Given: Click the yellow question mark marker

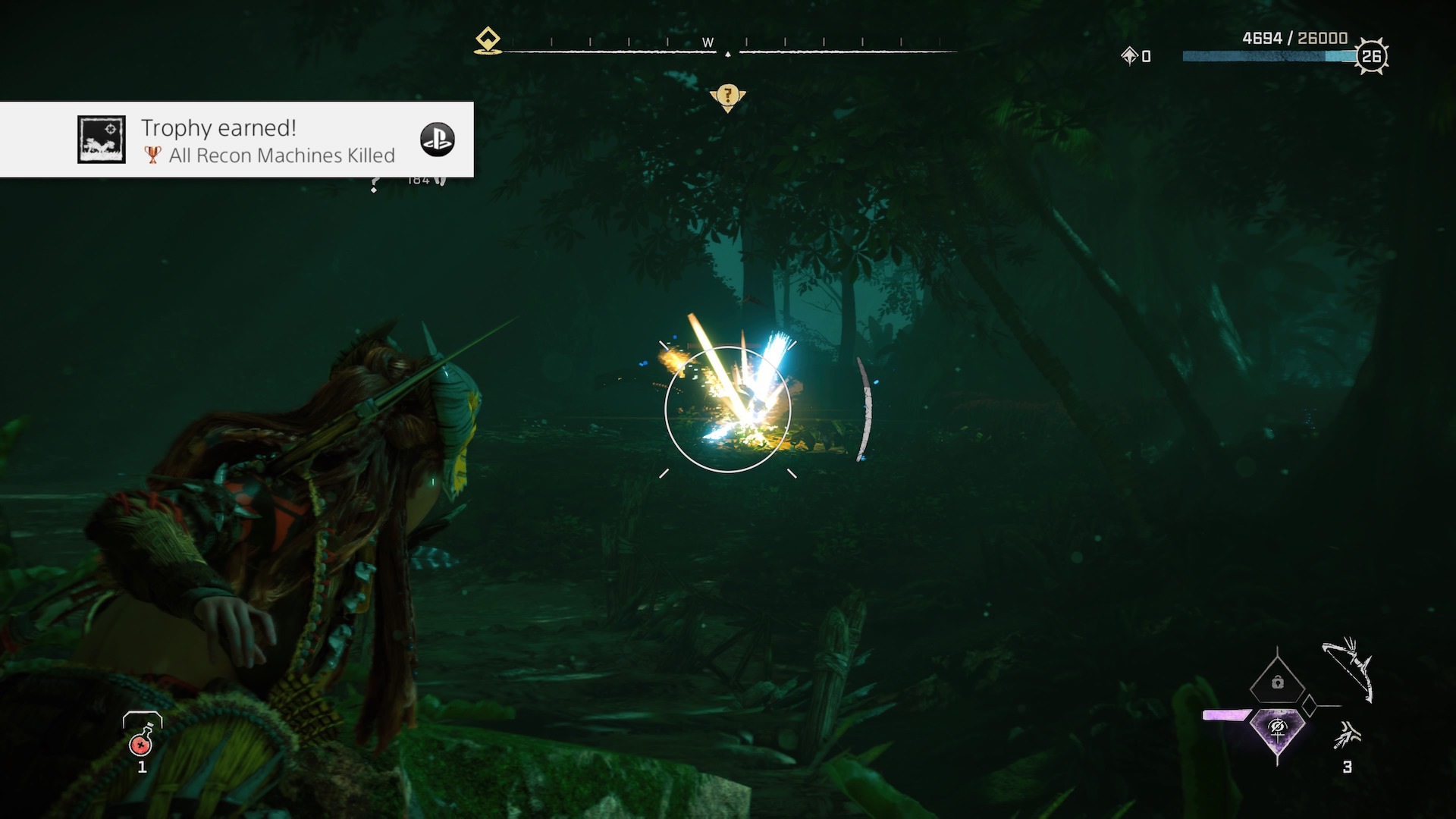Looking at the screenshot, I should [727, 96].
